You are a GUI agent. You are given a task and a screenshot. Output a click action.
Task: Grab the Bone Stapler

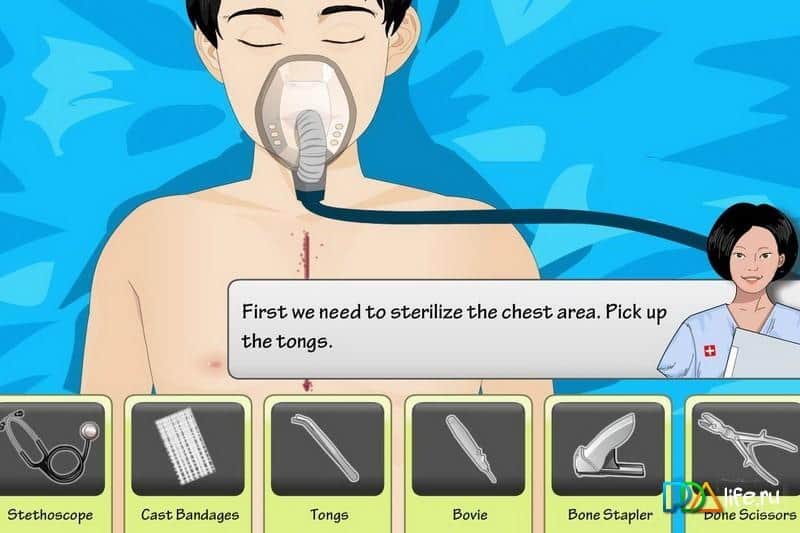click(x=608, y=448)
